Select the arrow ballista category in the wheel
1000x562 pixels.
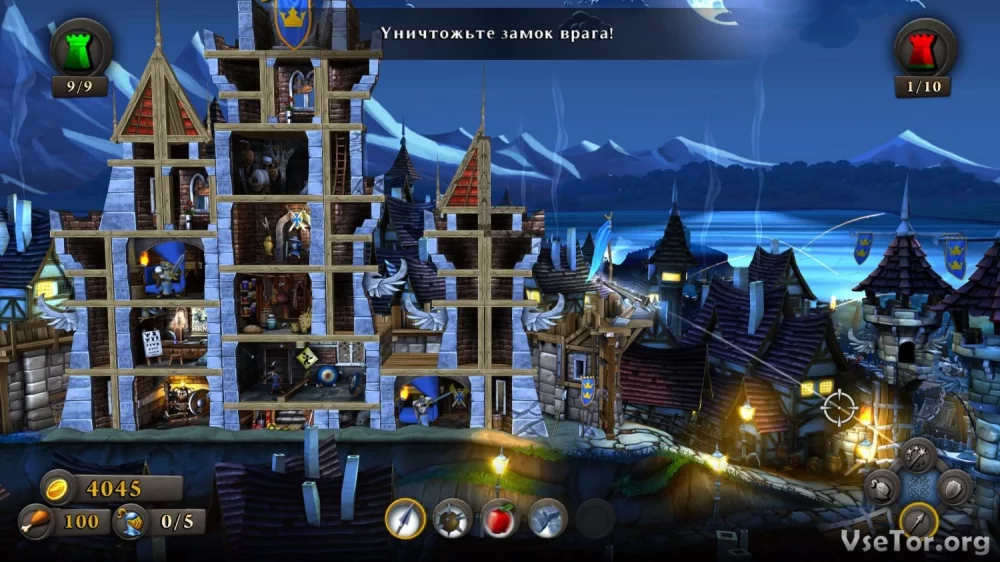(918, 520)
